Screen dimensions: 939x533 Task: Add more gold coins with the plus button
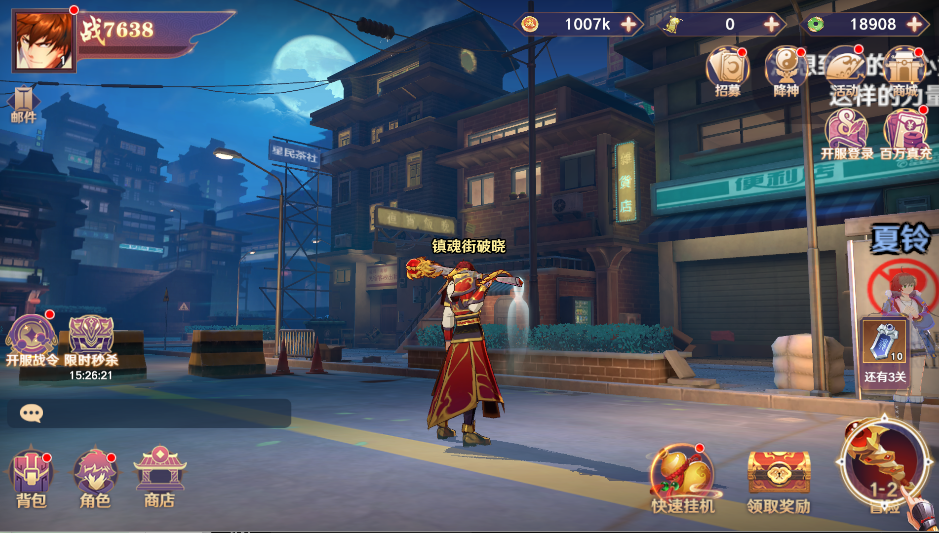[628, 24]
